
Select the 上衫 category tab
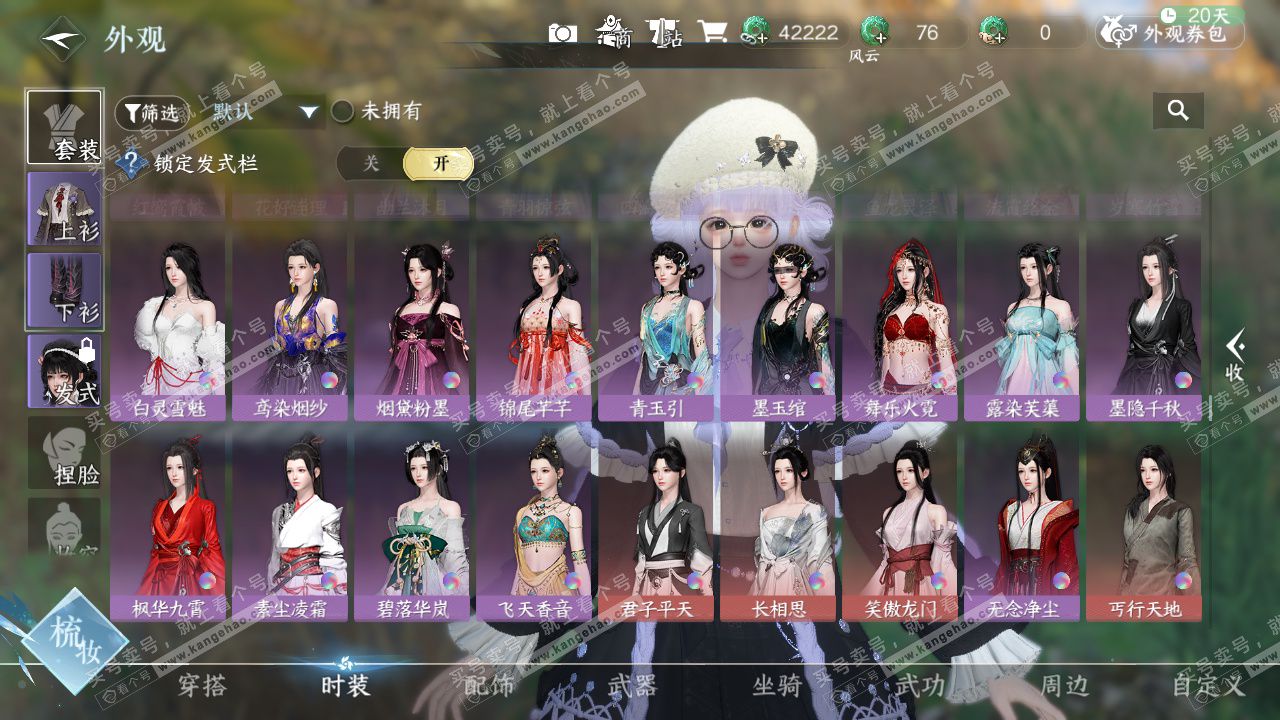tap(64, 209)
